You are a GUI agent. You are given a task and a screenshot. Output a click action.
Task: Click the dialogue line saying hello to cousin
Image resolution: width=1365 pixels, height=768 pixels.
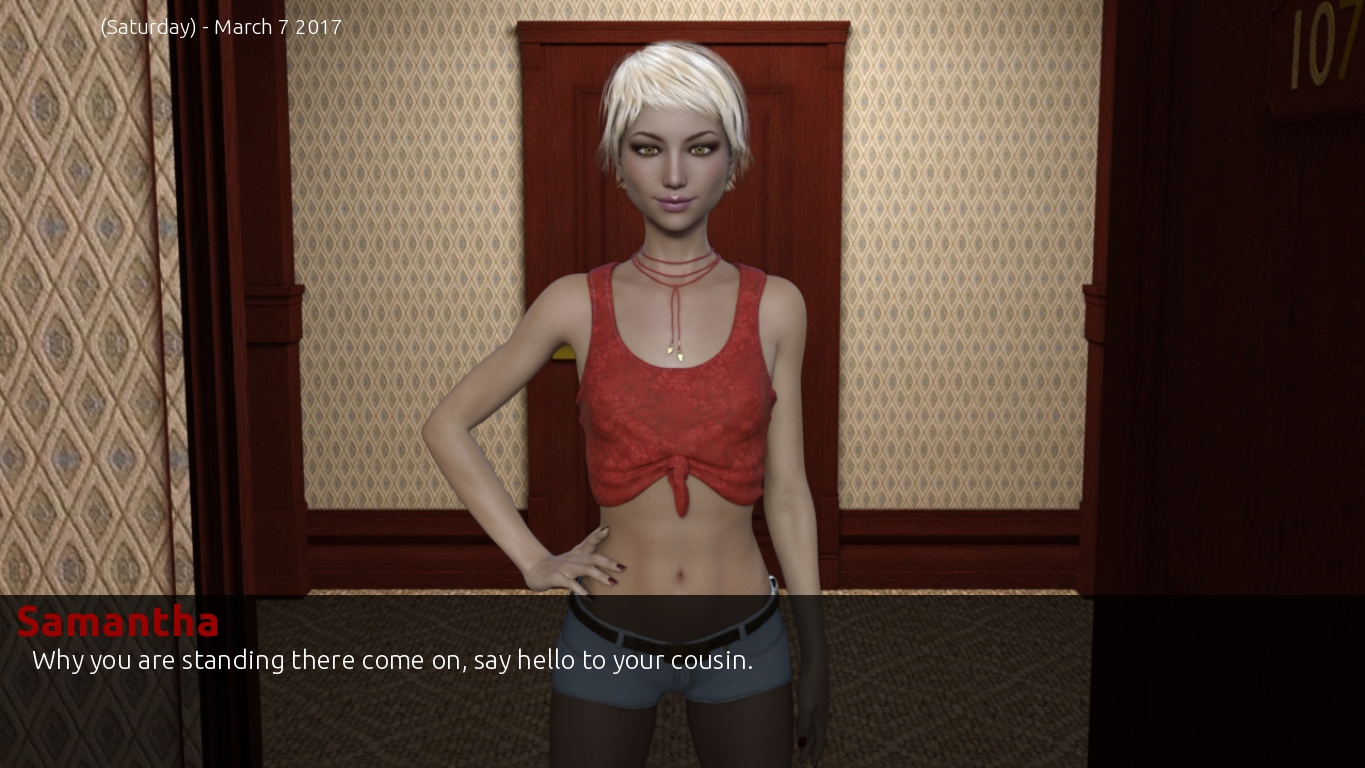click(392, 660)
